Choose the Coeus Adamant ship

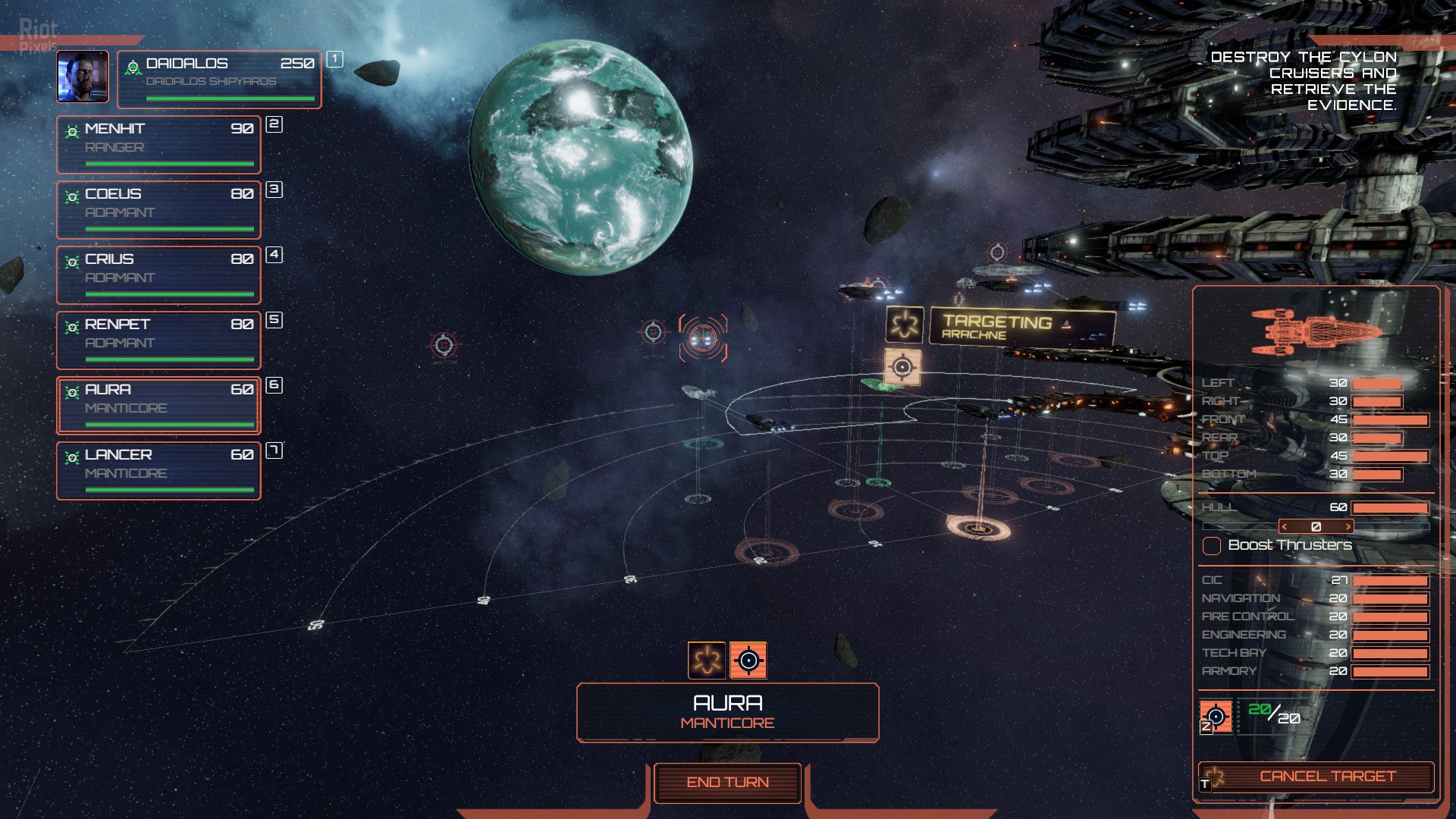(158, 209)
